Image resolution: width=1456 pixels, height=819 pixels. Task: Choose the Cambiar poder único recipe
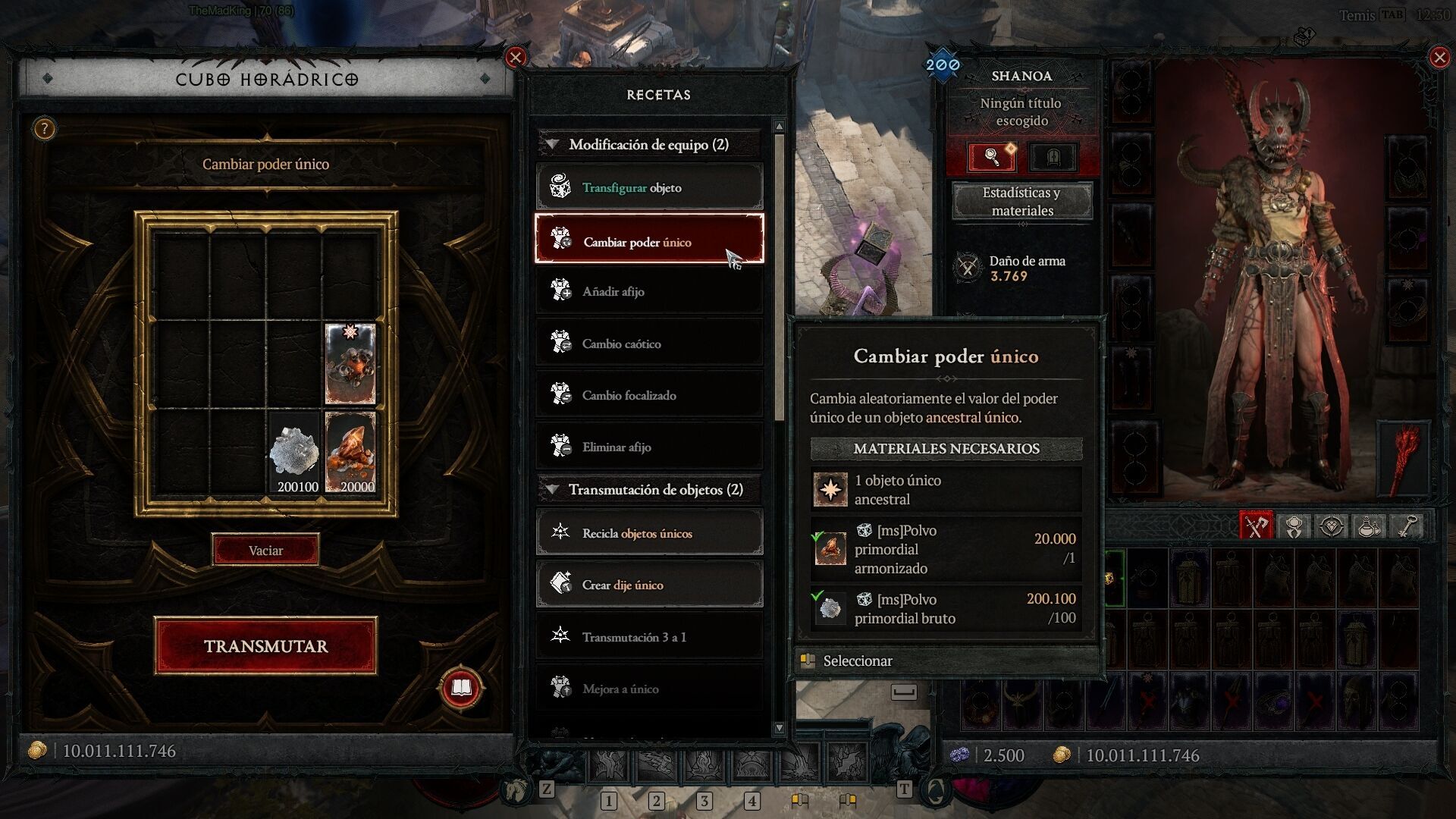click(x=649, y=240)
